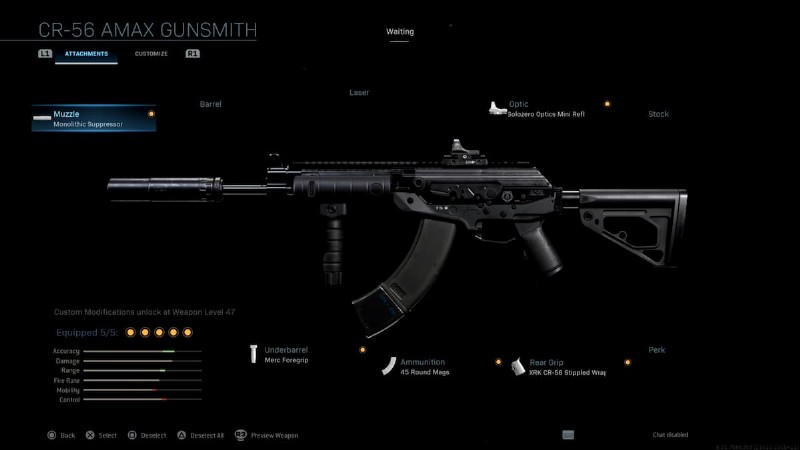This screenshot has height=450, width=800.
Task: Choose the Ammunition 45 Round Mags slot
Action: tap(424, 365)
